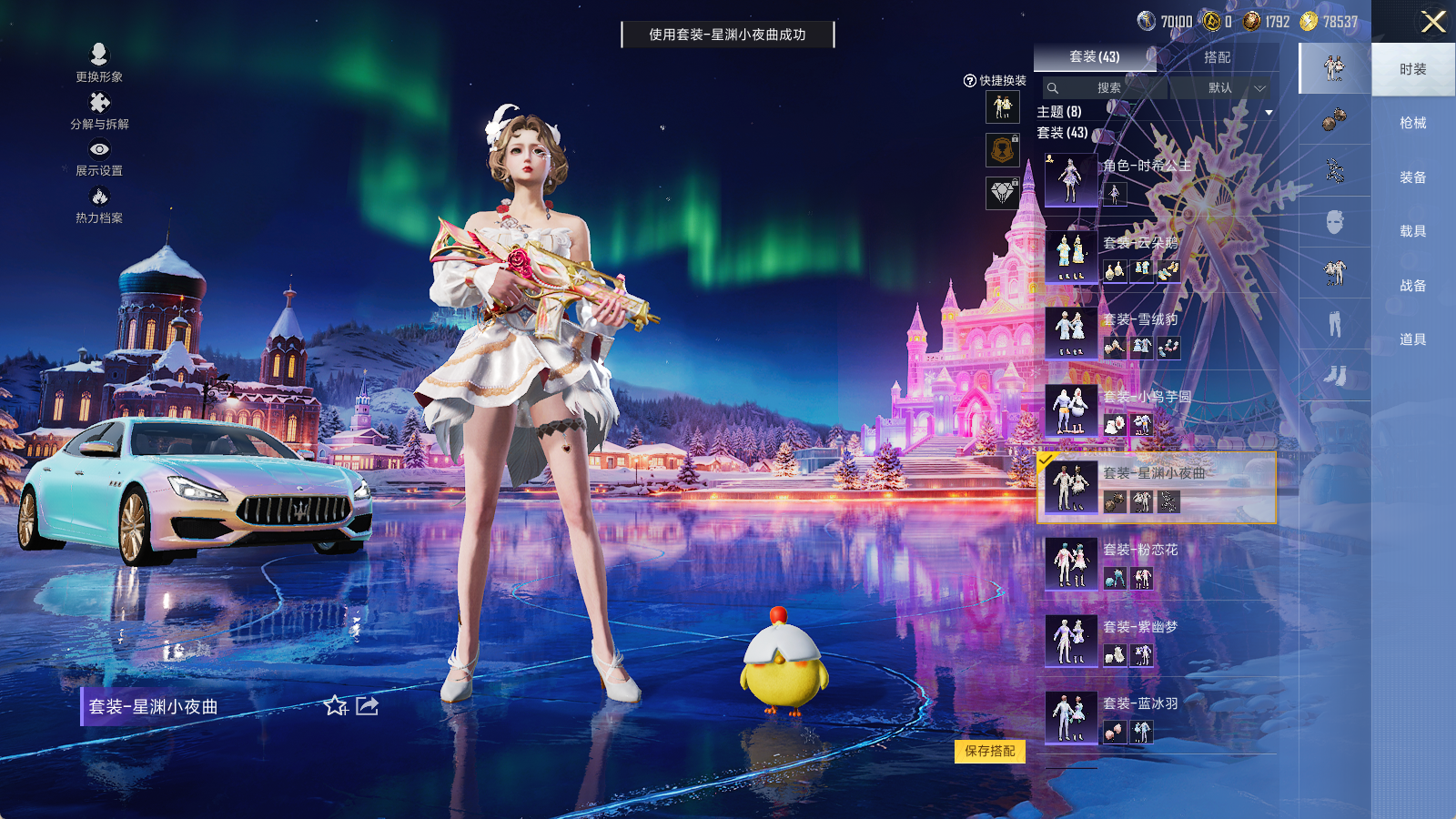1456x819 pixels.
Task: Open the 道具 (items) category
Action: pos(1412,339)
